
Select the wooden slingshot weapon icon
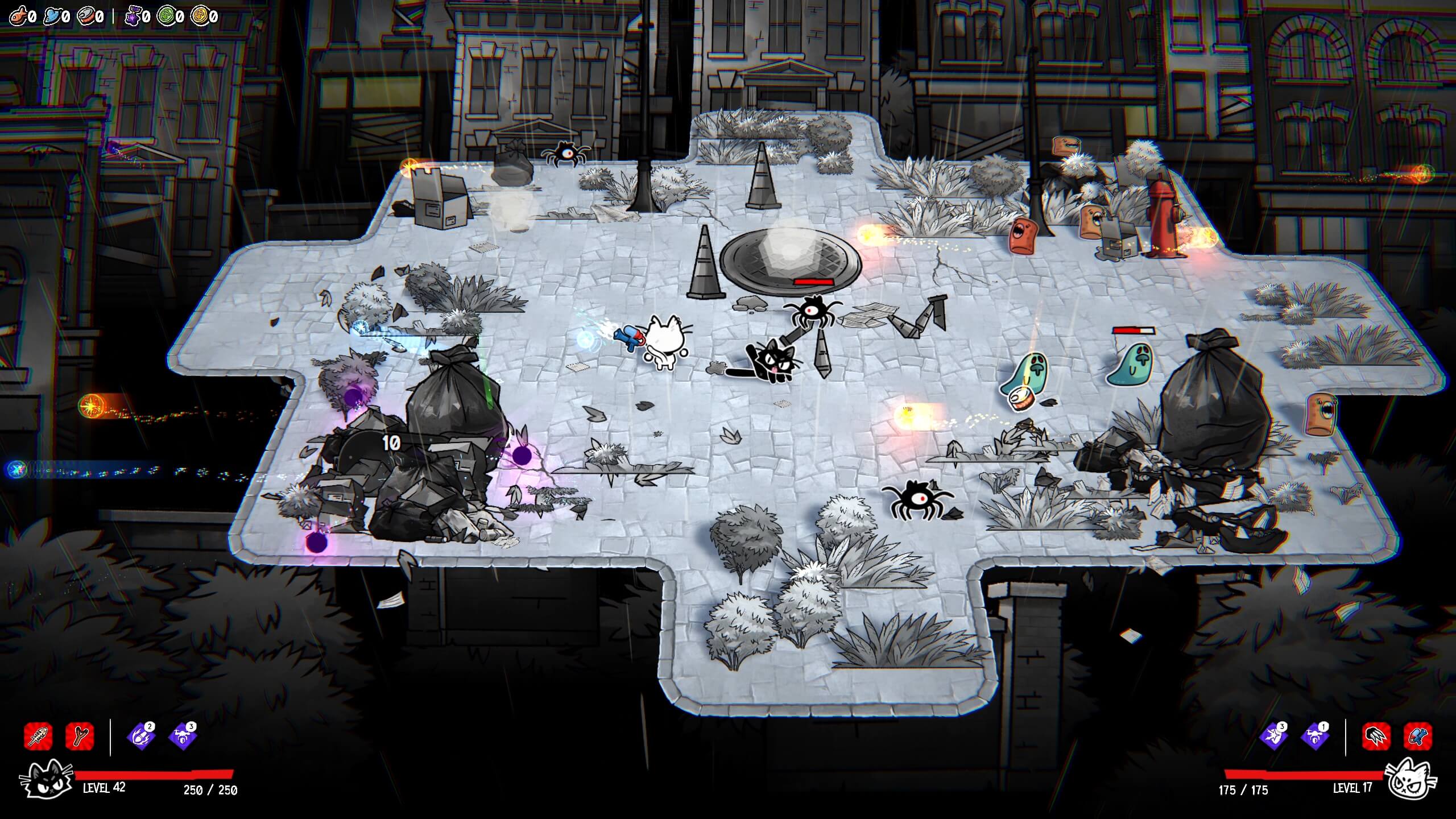[80, 736]
